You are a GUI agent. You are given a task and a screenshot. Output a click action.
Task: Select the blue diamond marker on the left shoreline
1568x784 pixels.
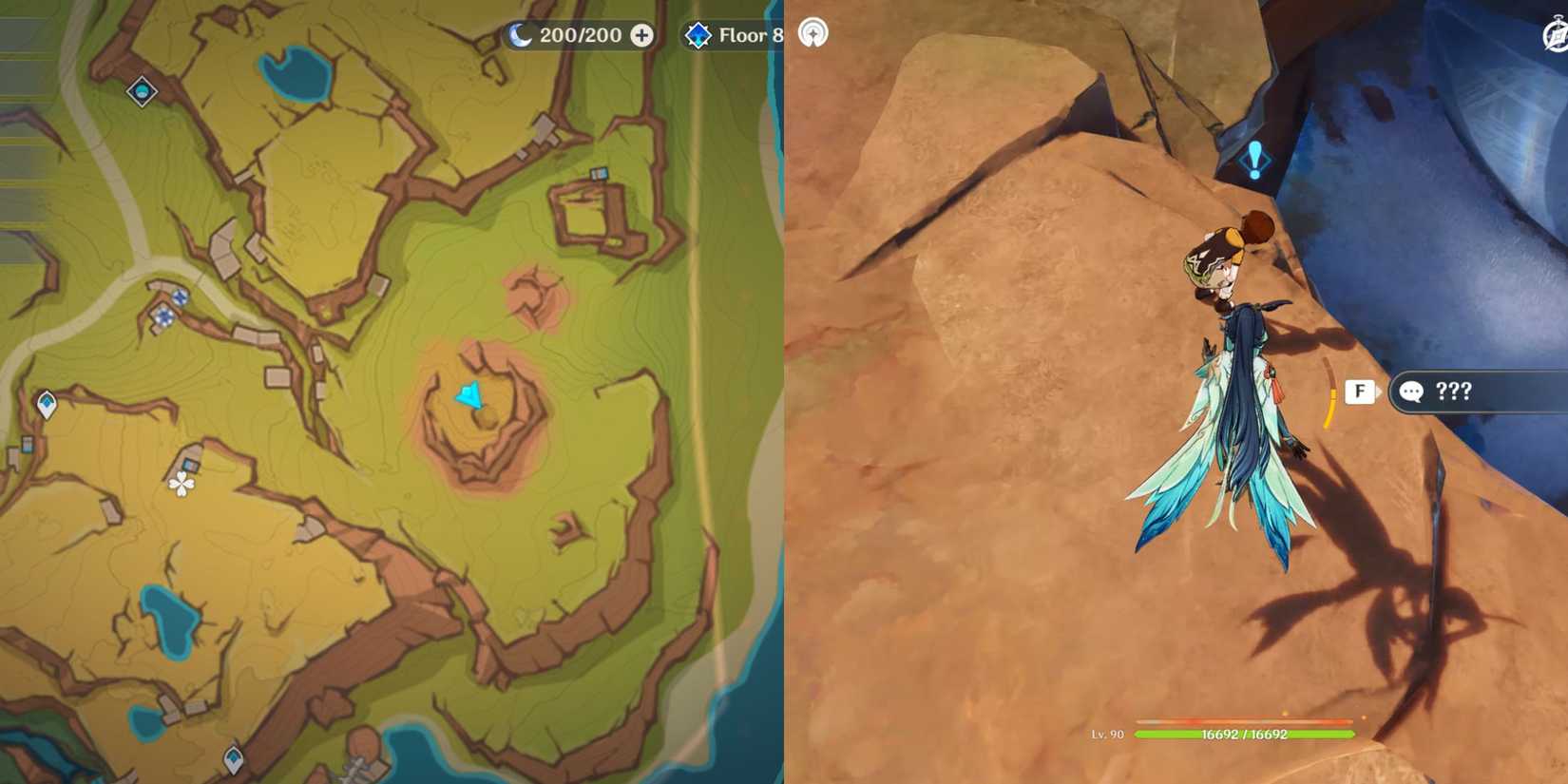pyautogui.click(x=233, y=760)
